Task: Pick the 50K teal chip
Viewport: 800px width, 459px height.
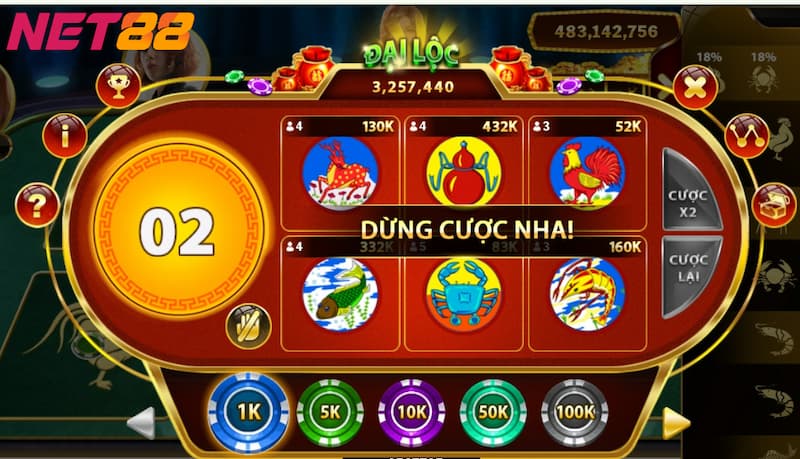Action: pos(493,412)
